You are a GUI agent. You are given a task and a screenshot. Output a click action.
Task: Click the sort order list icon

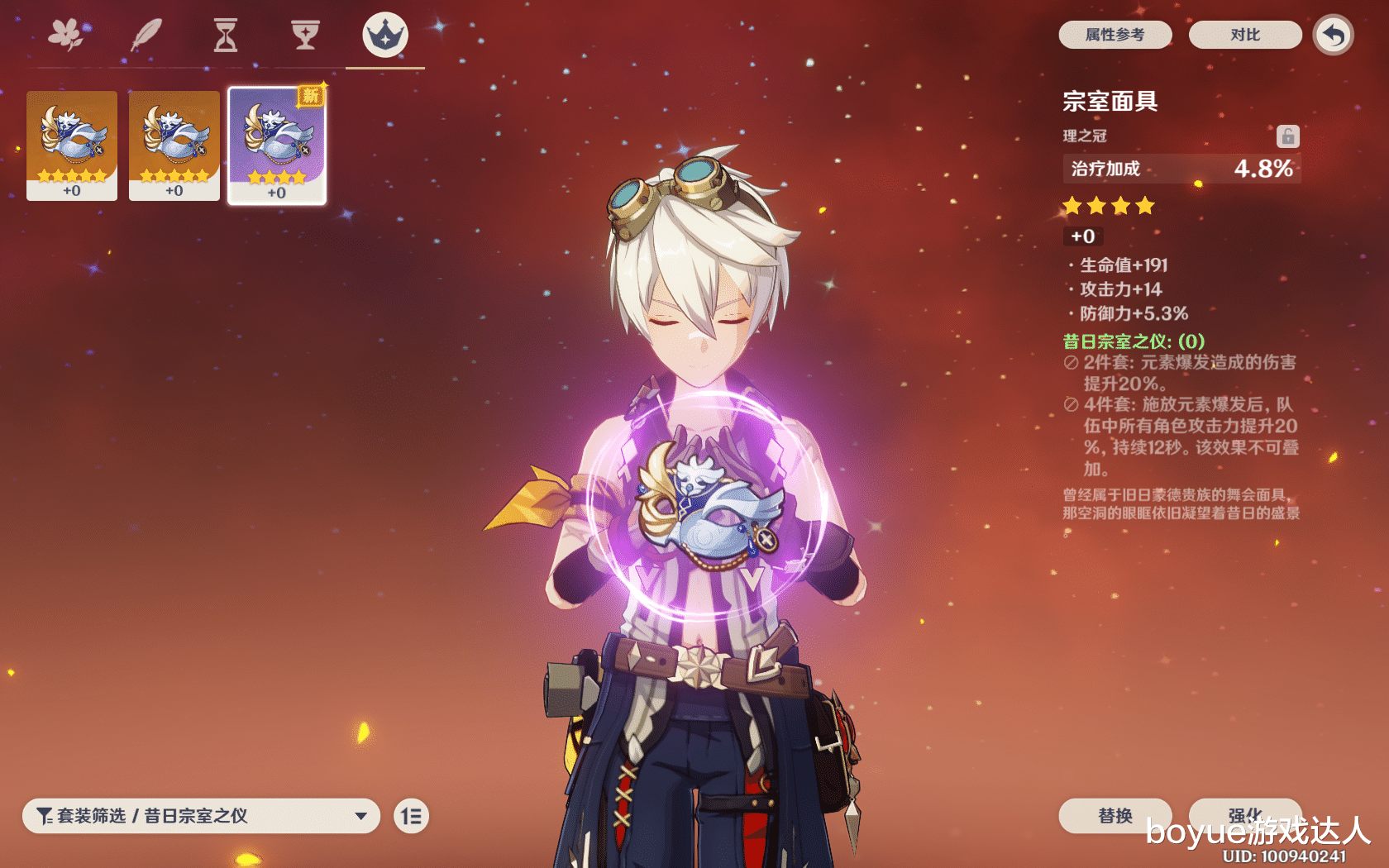pos(411,817)
